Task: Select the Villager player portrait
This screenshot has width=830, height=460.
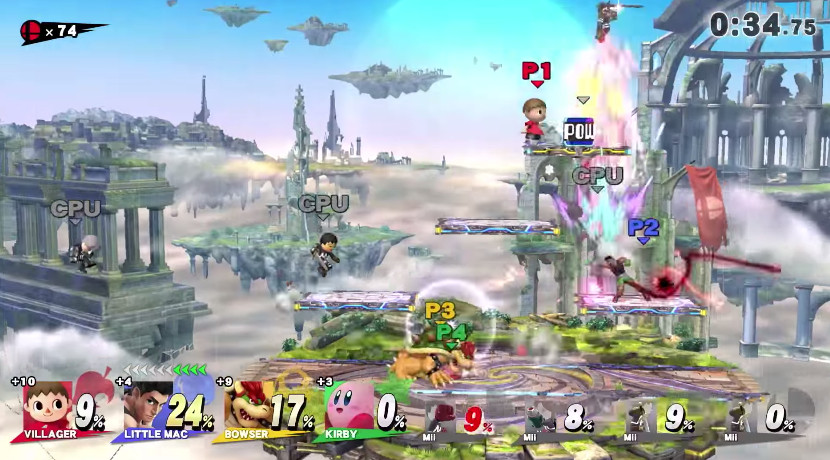Action: pos(47,406)
